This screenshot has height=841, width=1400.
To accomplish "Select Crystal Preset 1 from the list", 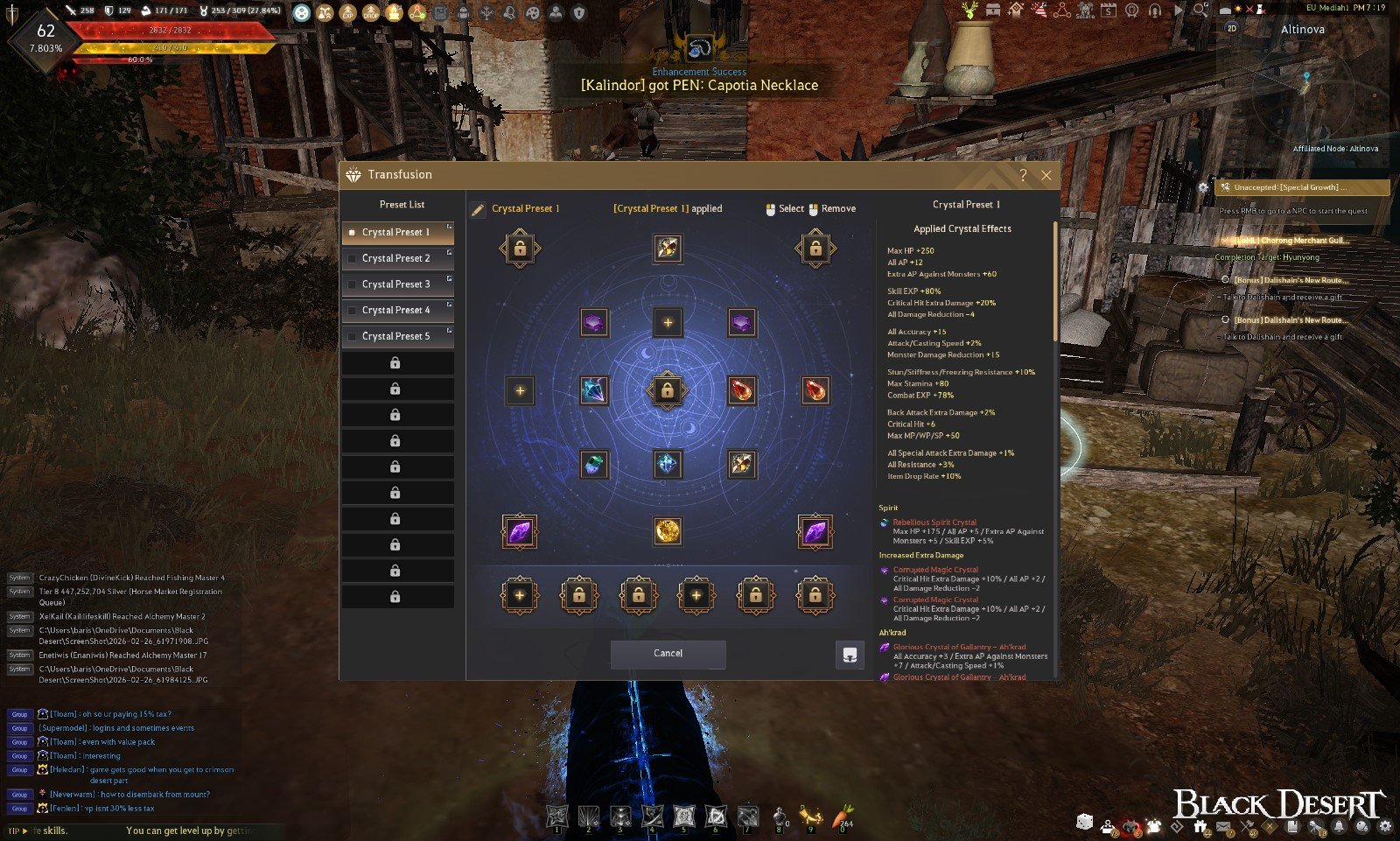I will pos(396,233).
